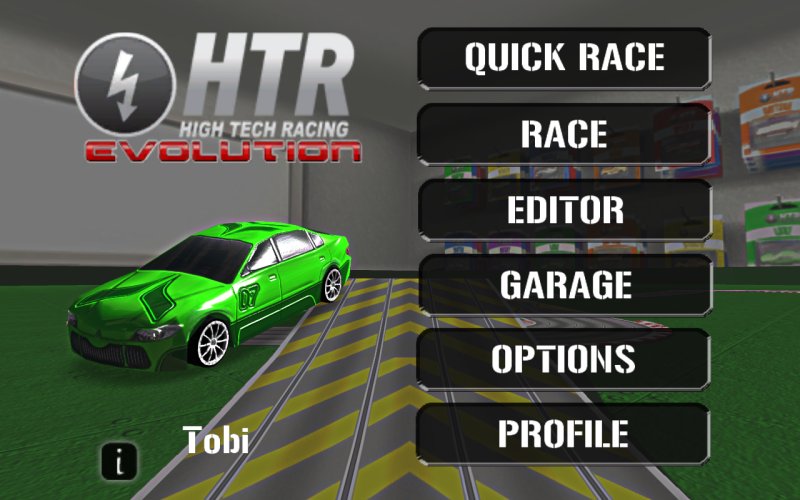Click the info icon
Viewport: 800px width, 500px height.
tap(120, 461)
